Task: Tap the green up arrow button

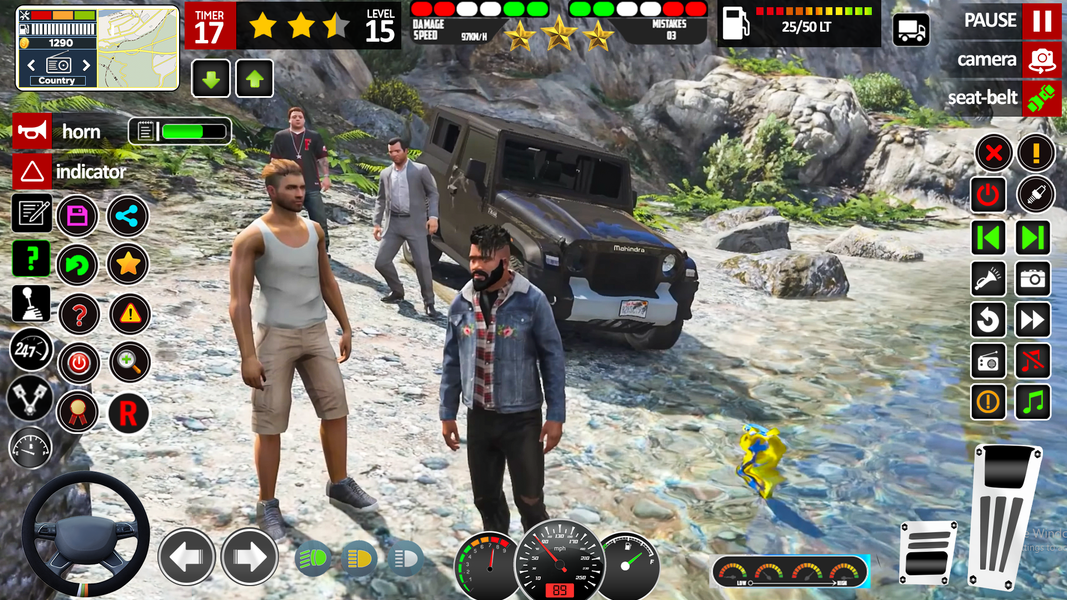Action: [254, 78]
